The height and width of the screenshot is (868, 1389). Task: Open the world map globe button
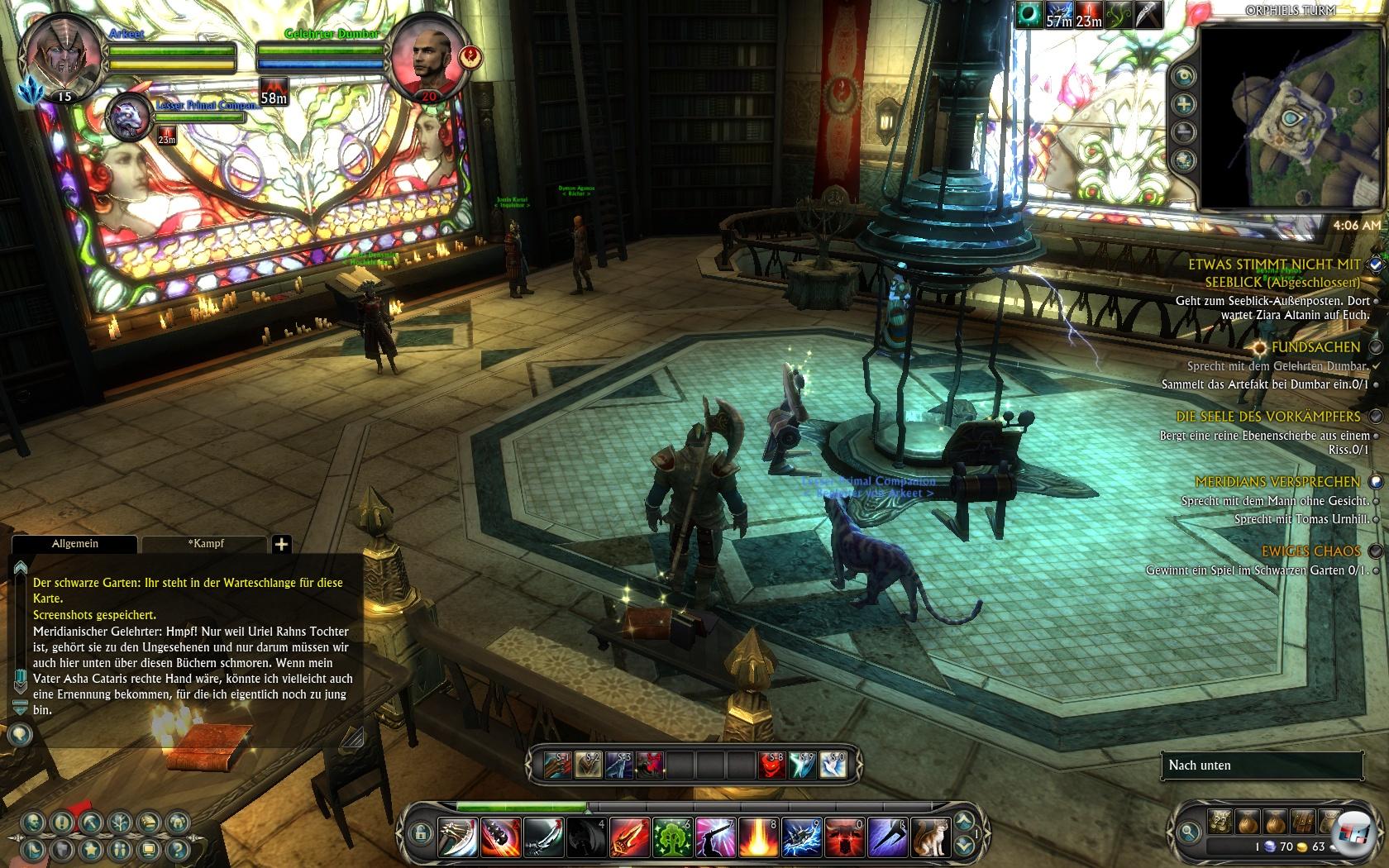[x=1185, y=160]
